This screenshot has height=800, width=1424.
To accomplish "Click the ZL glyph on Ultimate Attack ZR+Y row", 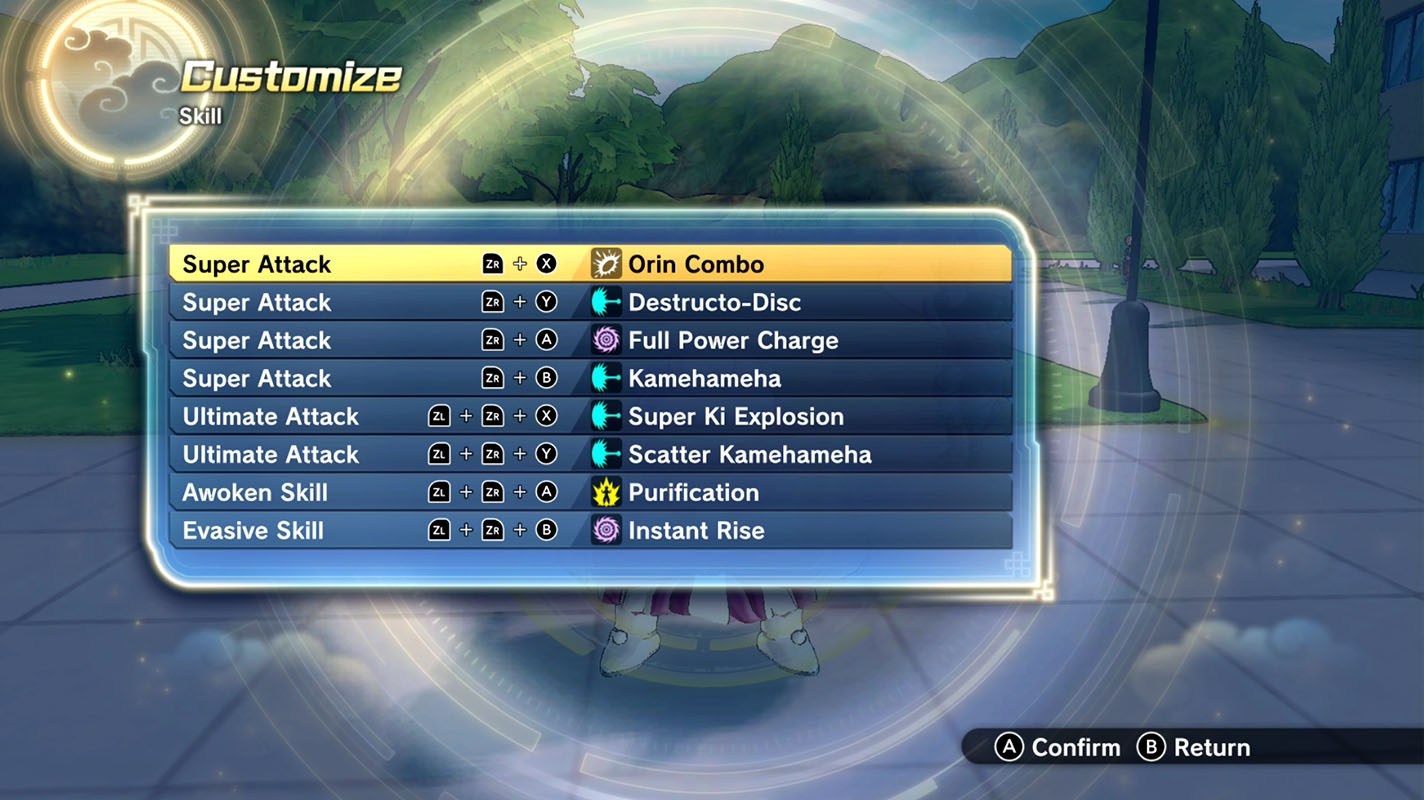I will (439, 454).
